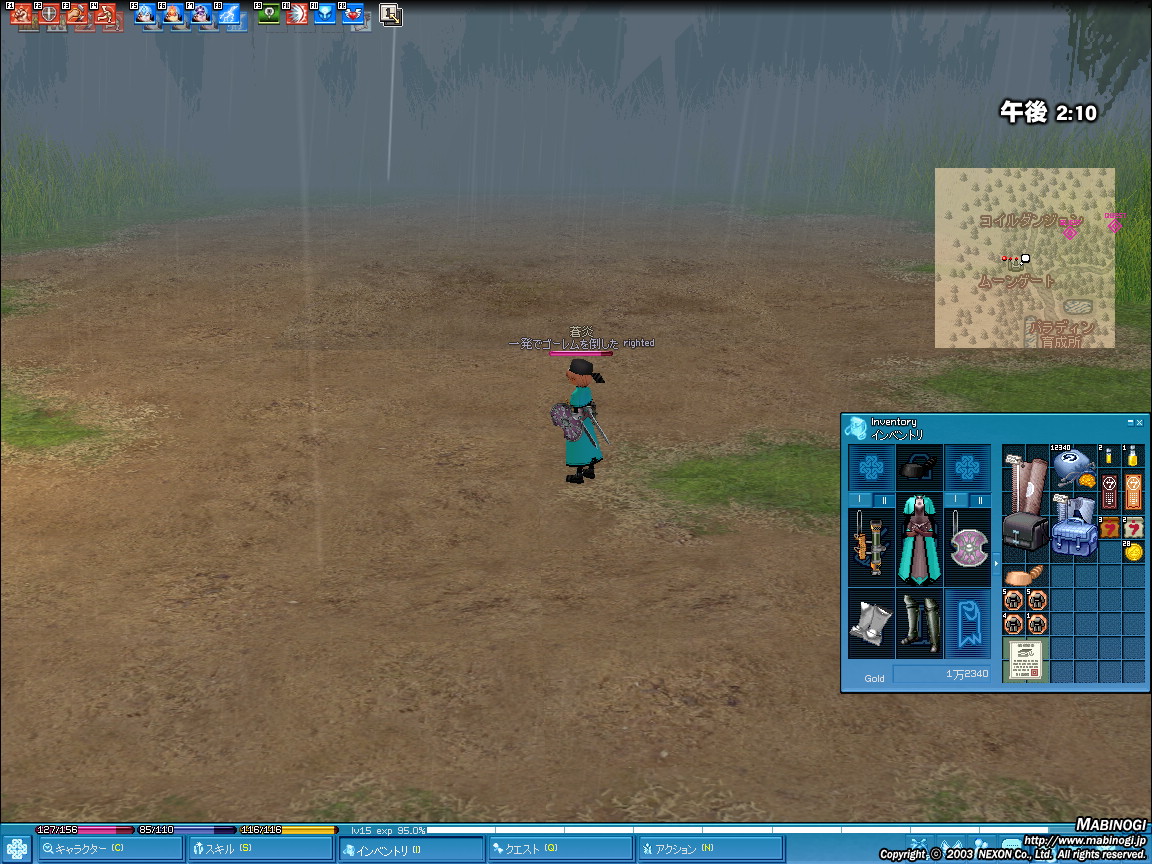Viewport: 1152px width, 864px height.
Task: Open the スキル (Skills) menu
Action: [x=260, y=849]
